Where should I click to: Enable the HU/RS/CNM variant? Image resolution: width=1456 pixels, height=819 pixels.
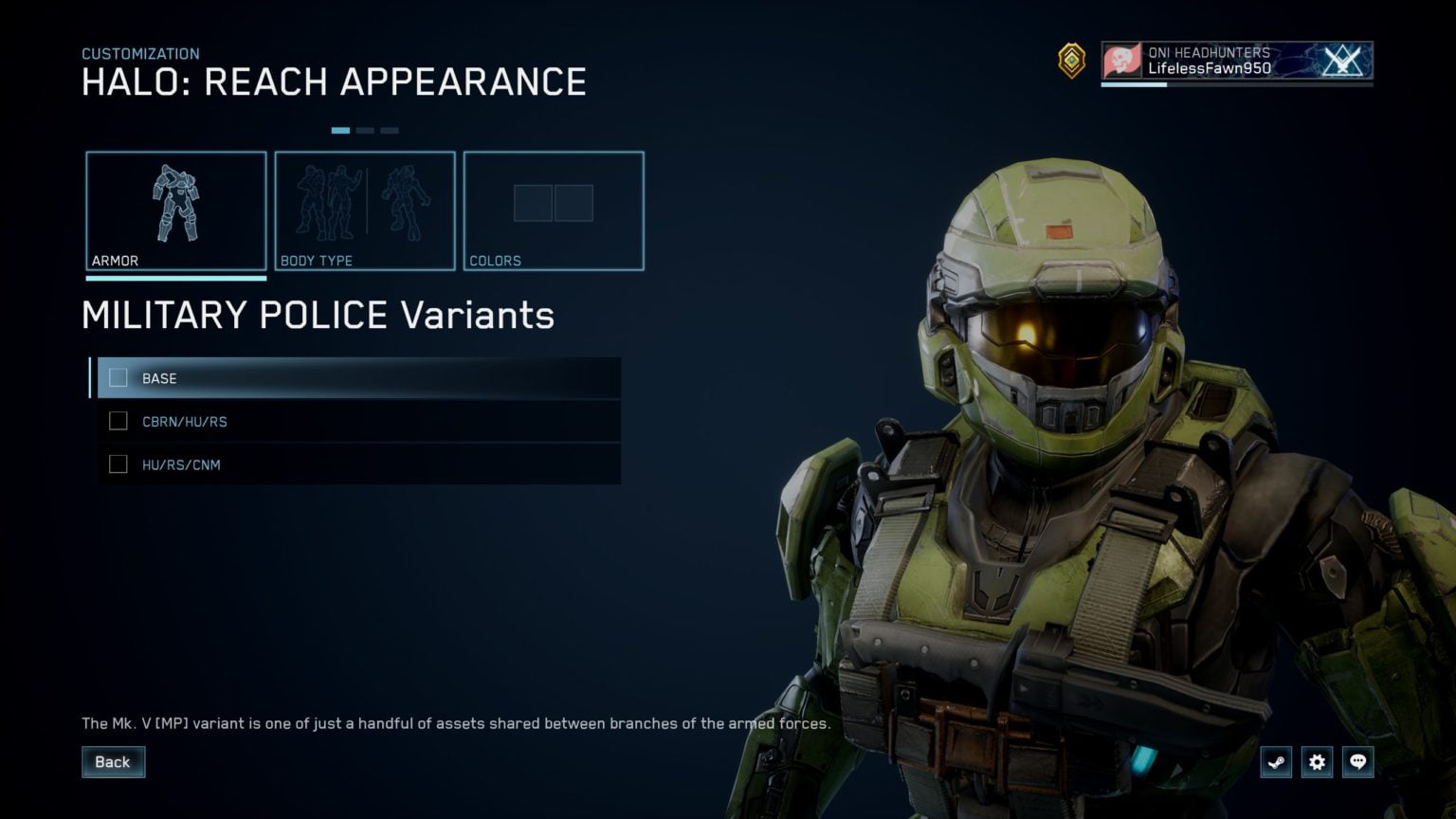(118, 464)
